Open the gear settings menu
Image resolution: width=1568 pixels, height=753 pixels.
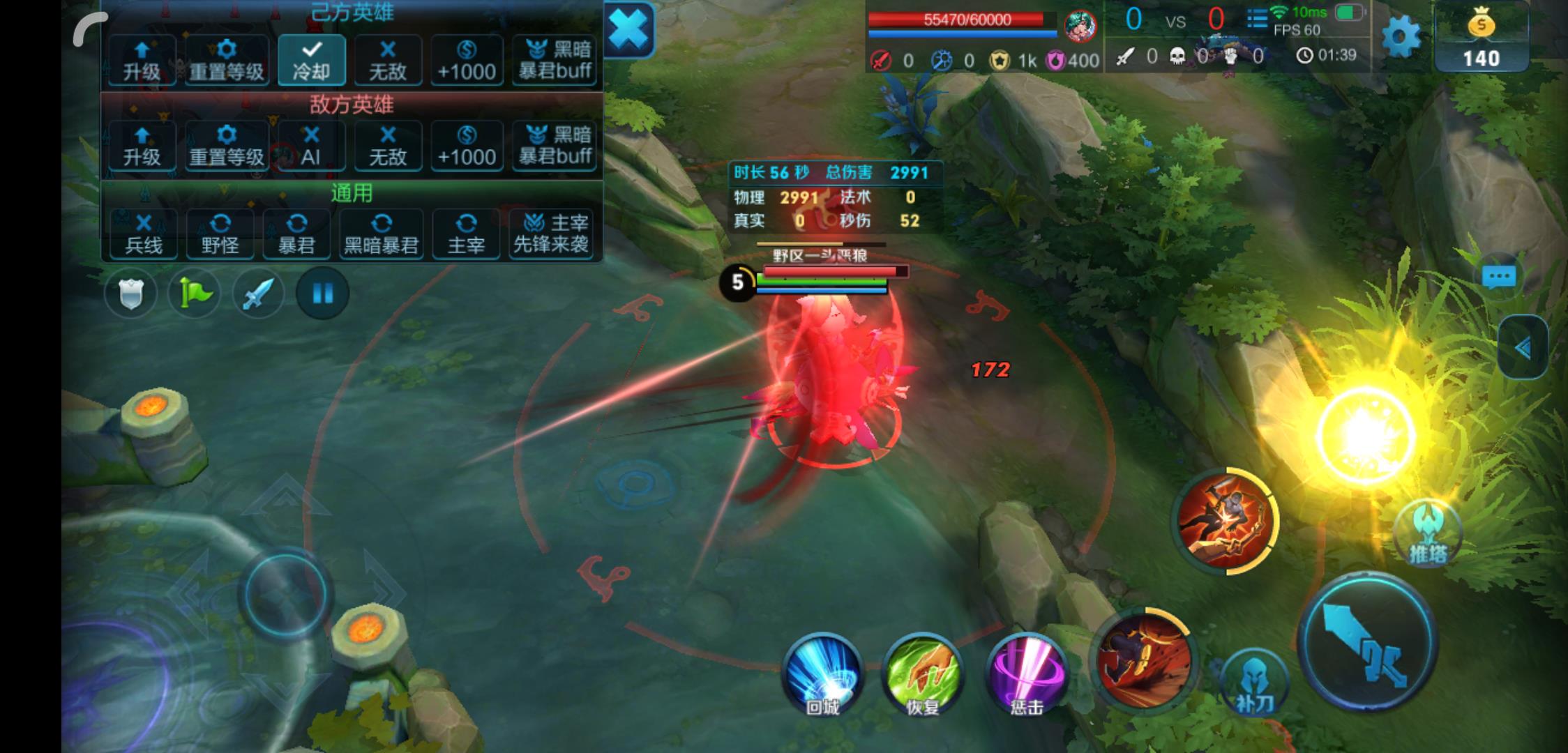point(1401,36)
